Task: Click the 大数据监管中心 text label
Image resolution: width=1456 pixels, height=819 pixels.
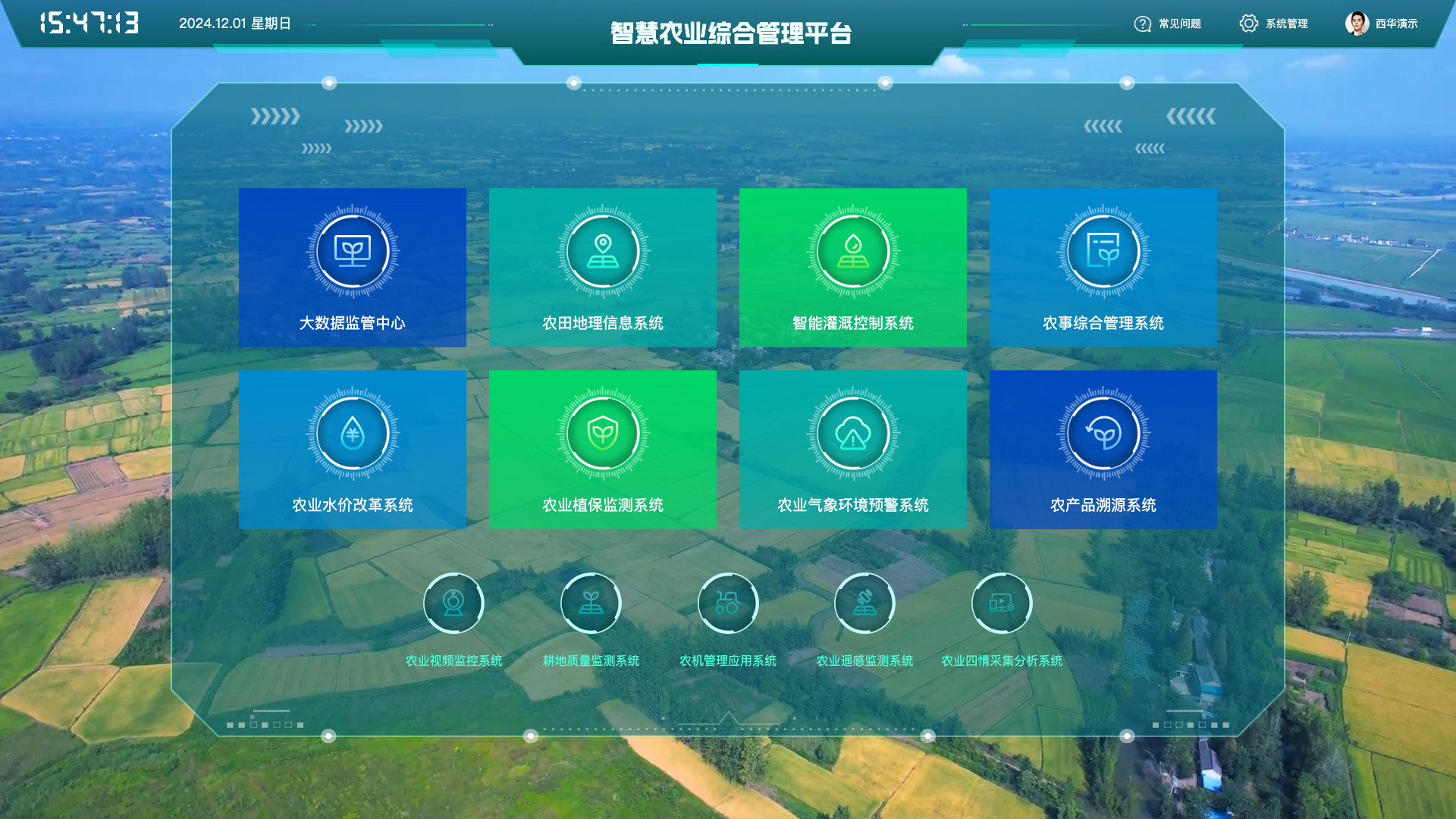Action: click(353, 323)
